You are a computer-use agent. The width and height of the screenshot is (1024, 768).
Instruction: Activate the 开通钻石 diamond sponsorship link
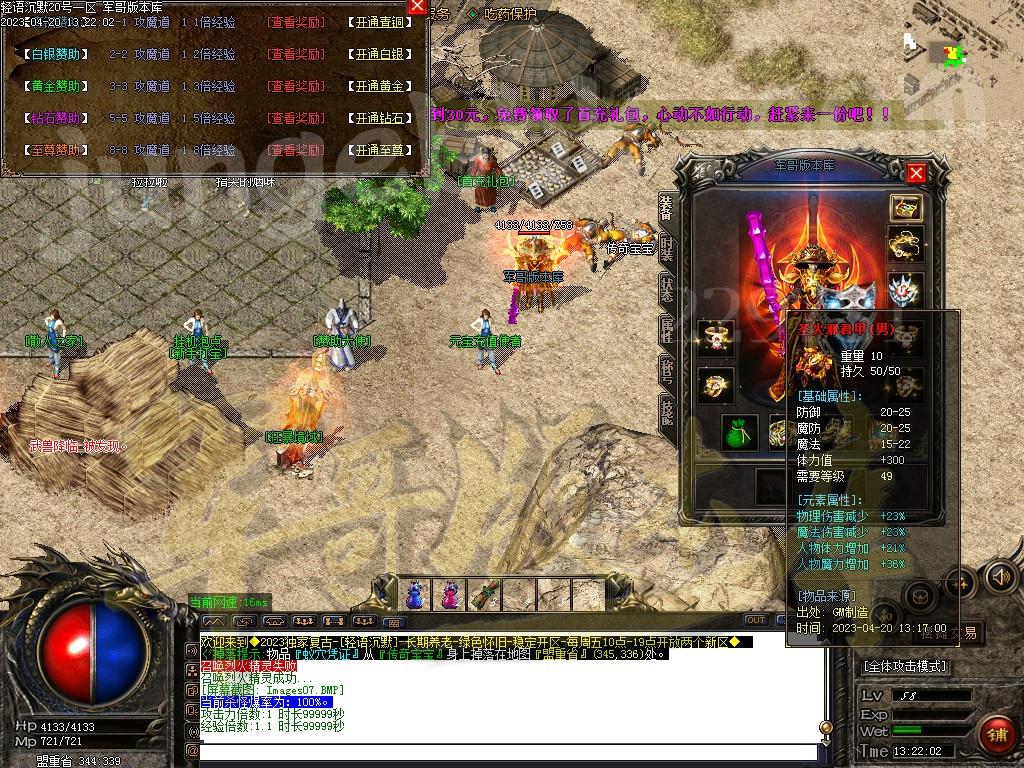(x=380, y=119)
